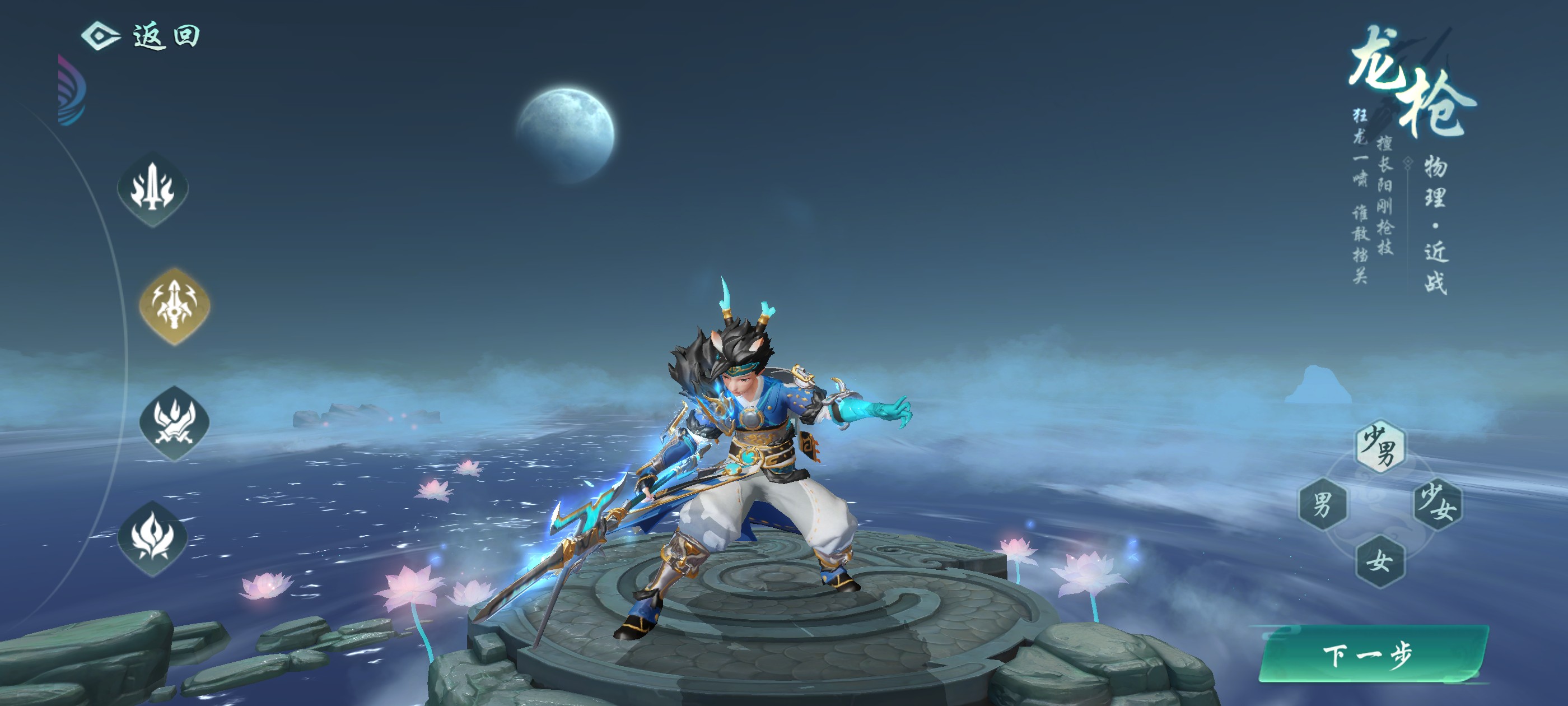Viewport: 1568px width, 706px height.
Task: Choose the lotus flame class icon
Action: (x=153, y=538)
